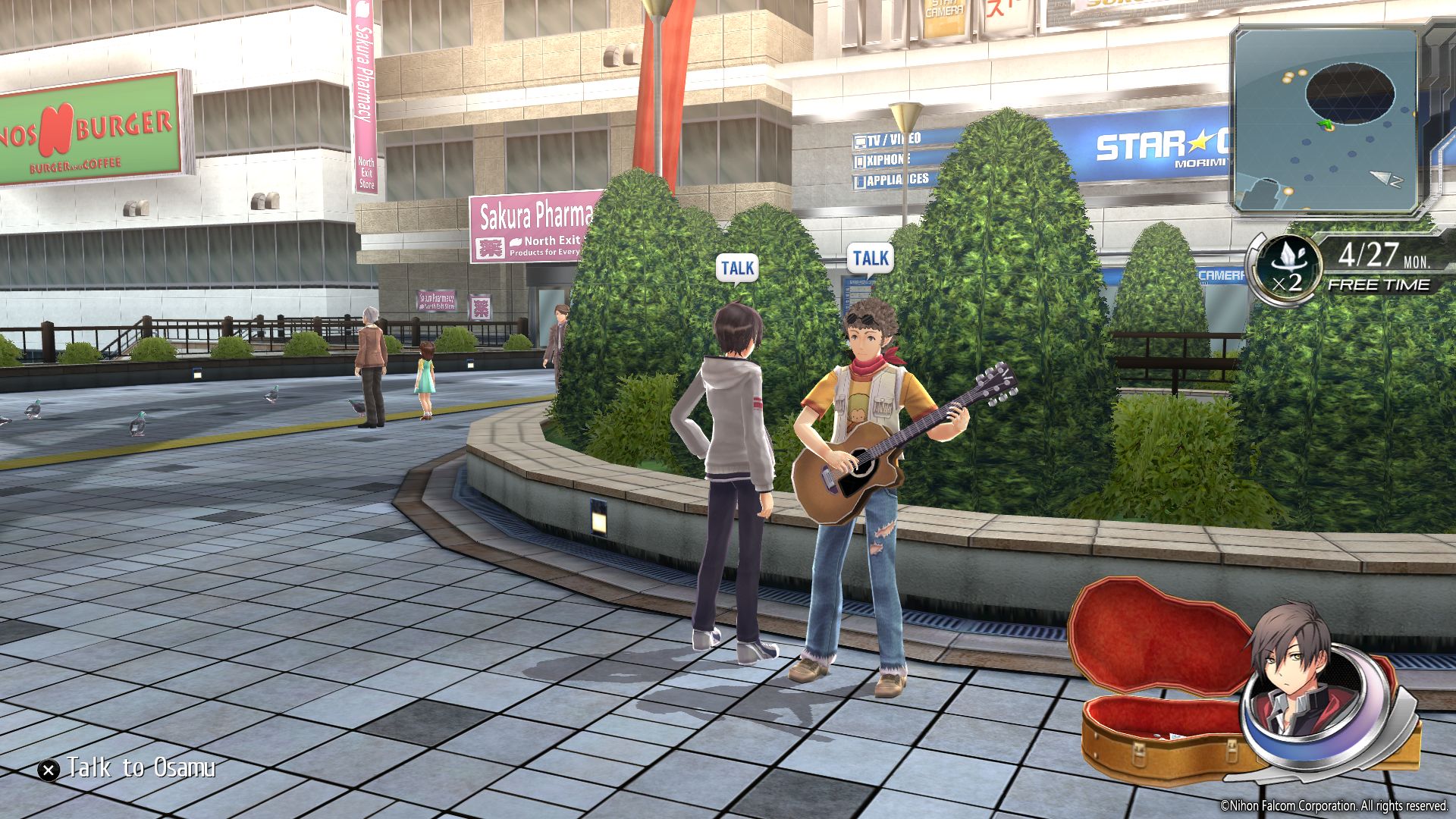Select the TALK bubble above the guitarist
1456x819 pixels.
(x=870, y=259)
